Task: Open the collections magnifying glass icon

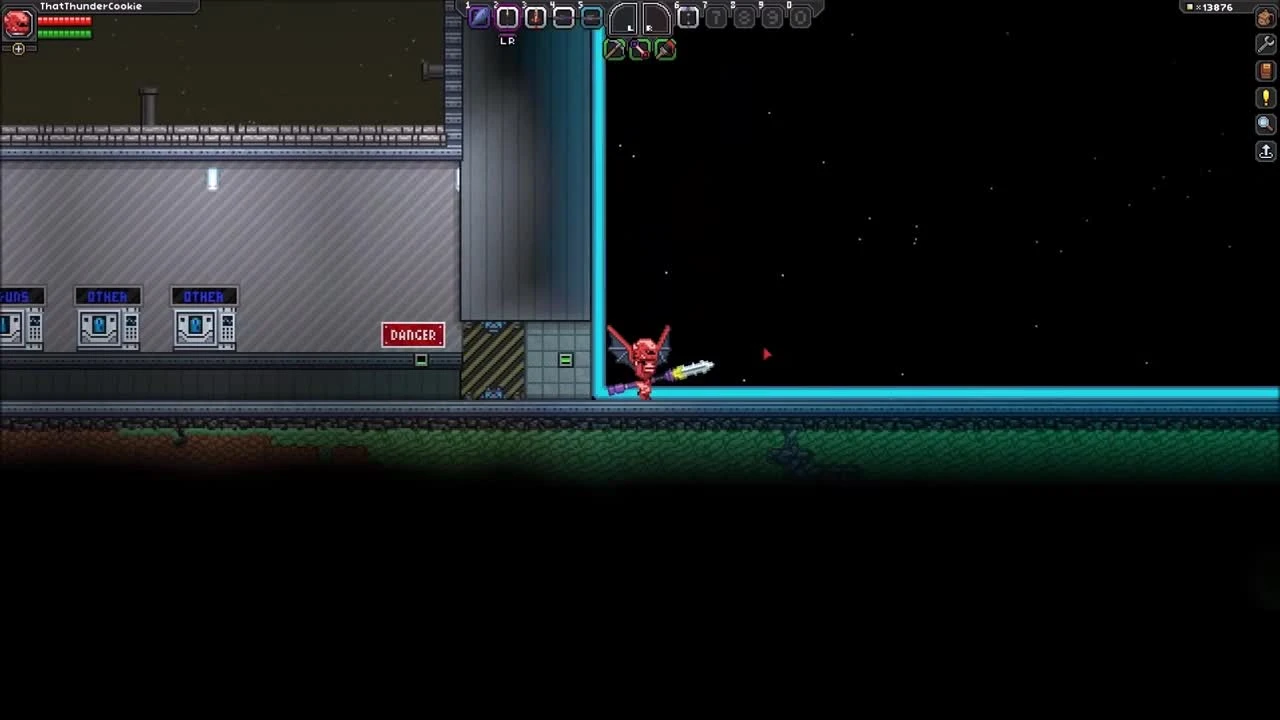Action: [1264, 122]
